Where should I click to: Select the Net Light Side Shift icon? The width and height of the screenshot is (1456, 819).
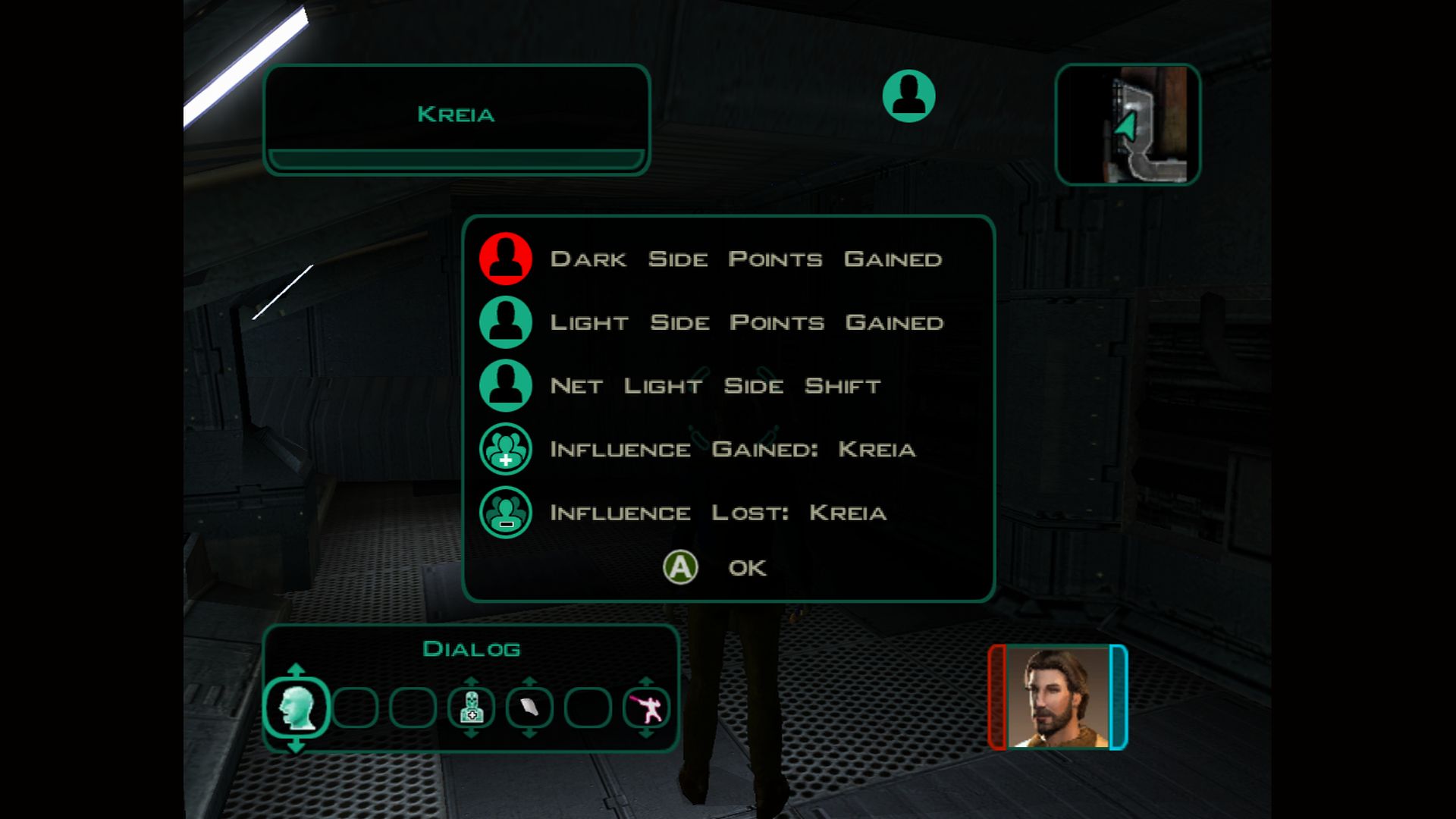tap(505, 386)
